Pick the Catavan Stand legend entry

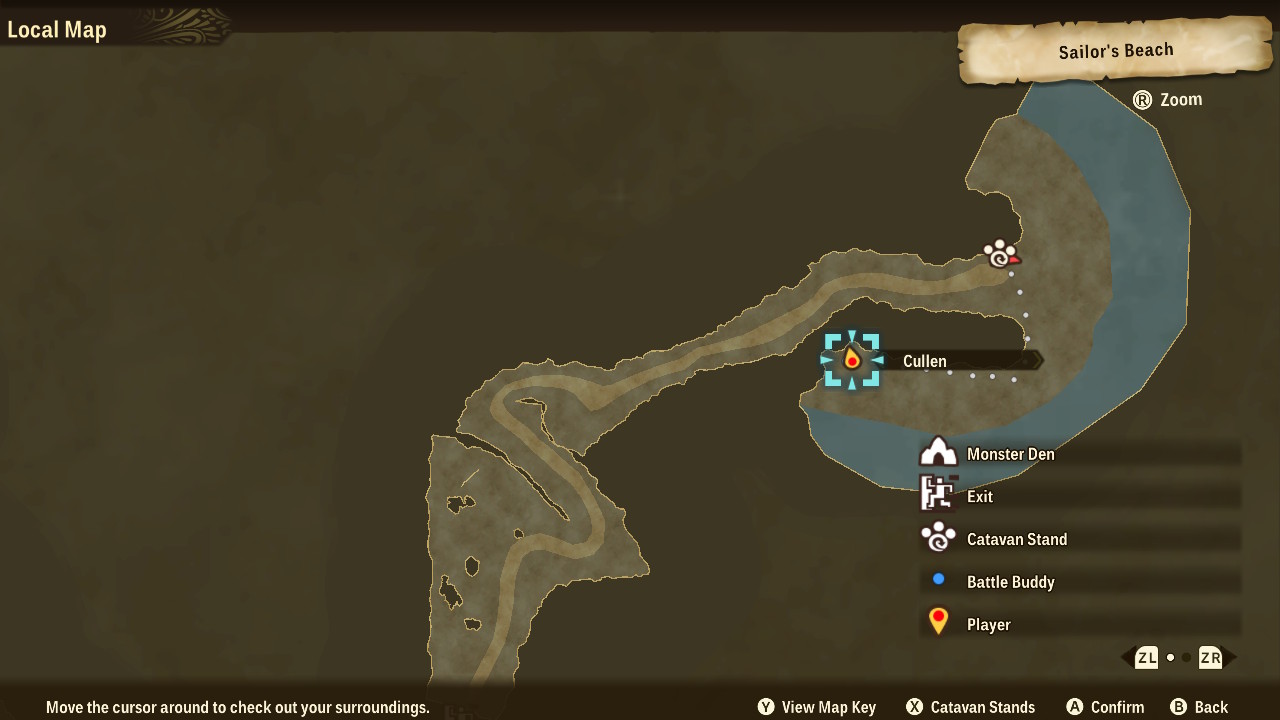pyautogui.click(x=1016, y=539)
